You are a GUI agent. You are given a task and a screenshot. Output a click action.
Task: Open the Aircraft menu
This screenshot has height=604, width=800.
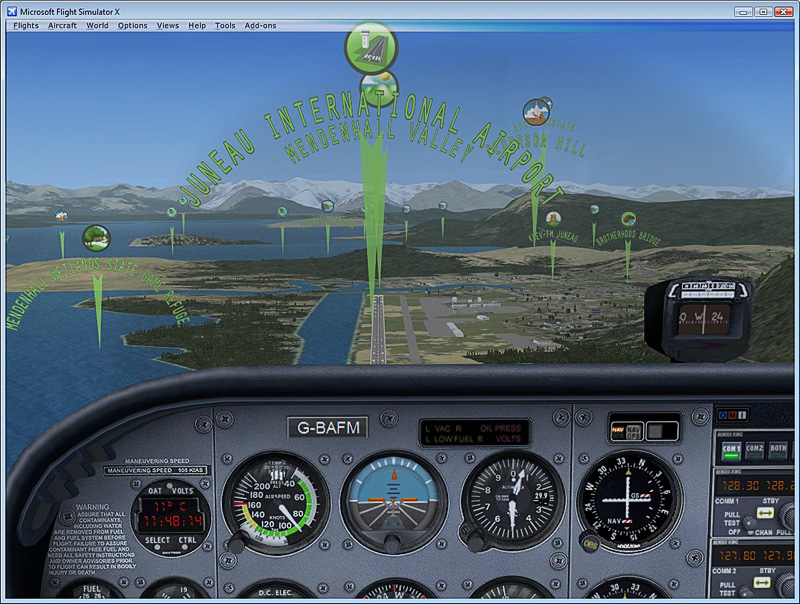(x=62, y=25)
